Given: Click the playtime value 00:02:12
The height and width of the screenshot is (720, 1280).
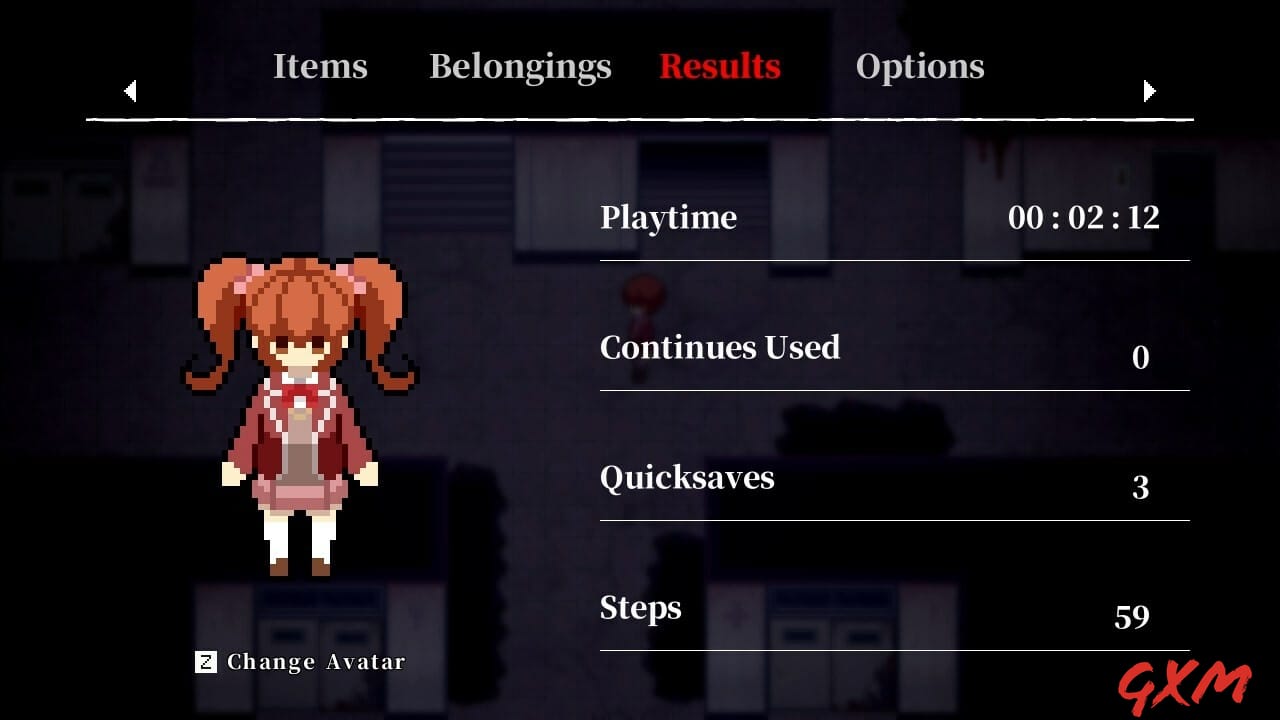Looking at the screenshot, I should [1086, 218].
